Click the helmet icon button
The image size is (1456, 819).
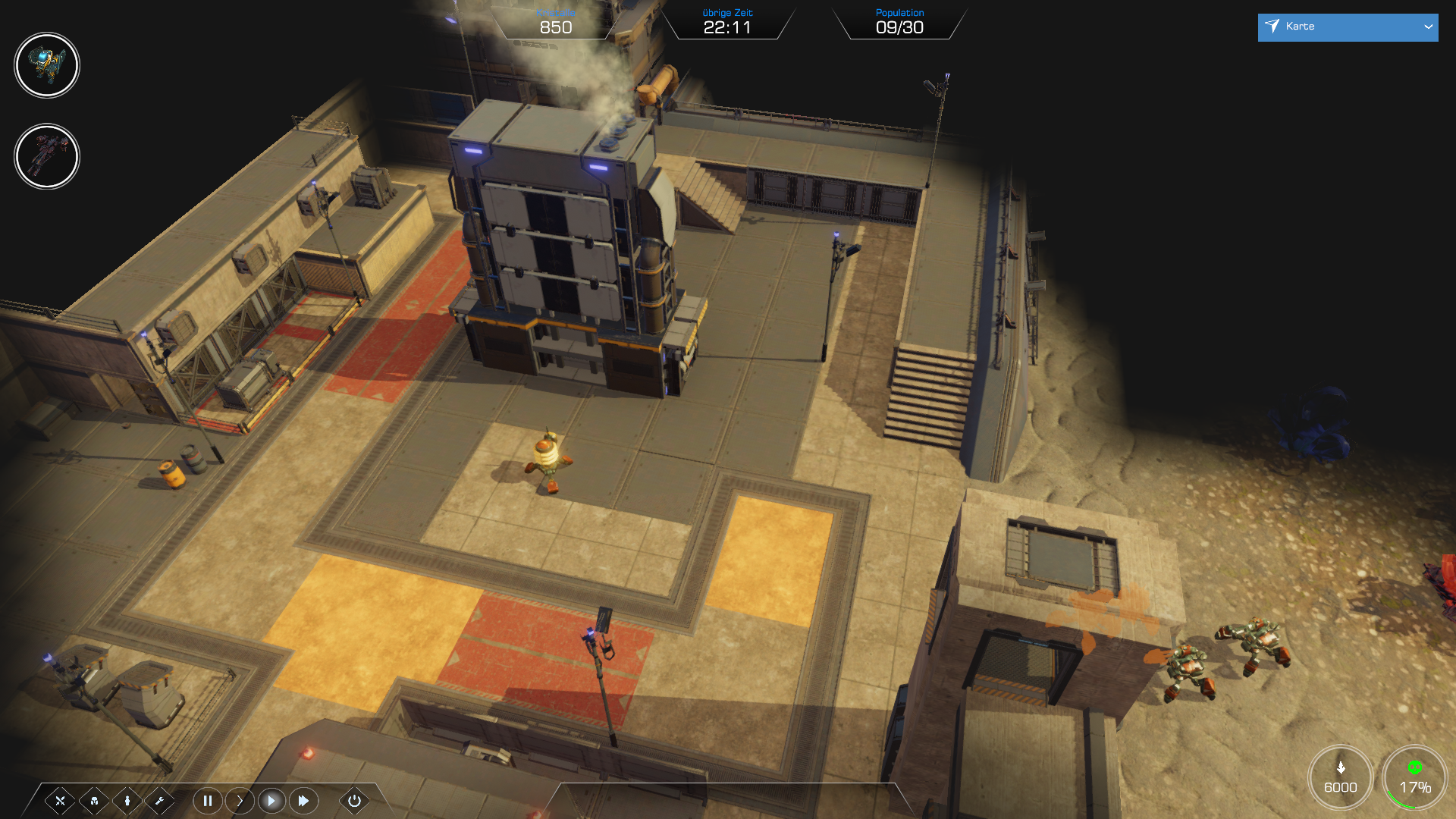pyautogui.click(x=94, y=801)
